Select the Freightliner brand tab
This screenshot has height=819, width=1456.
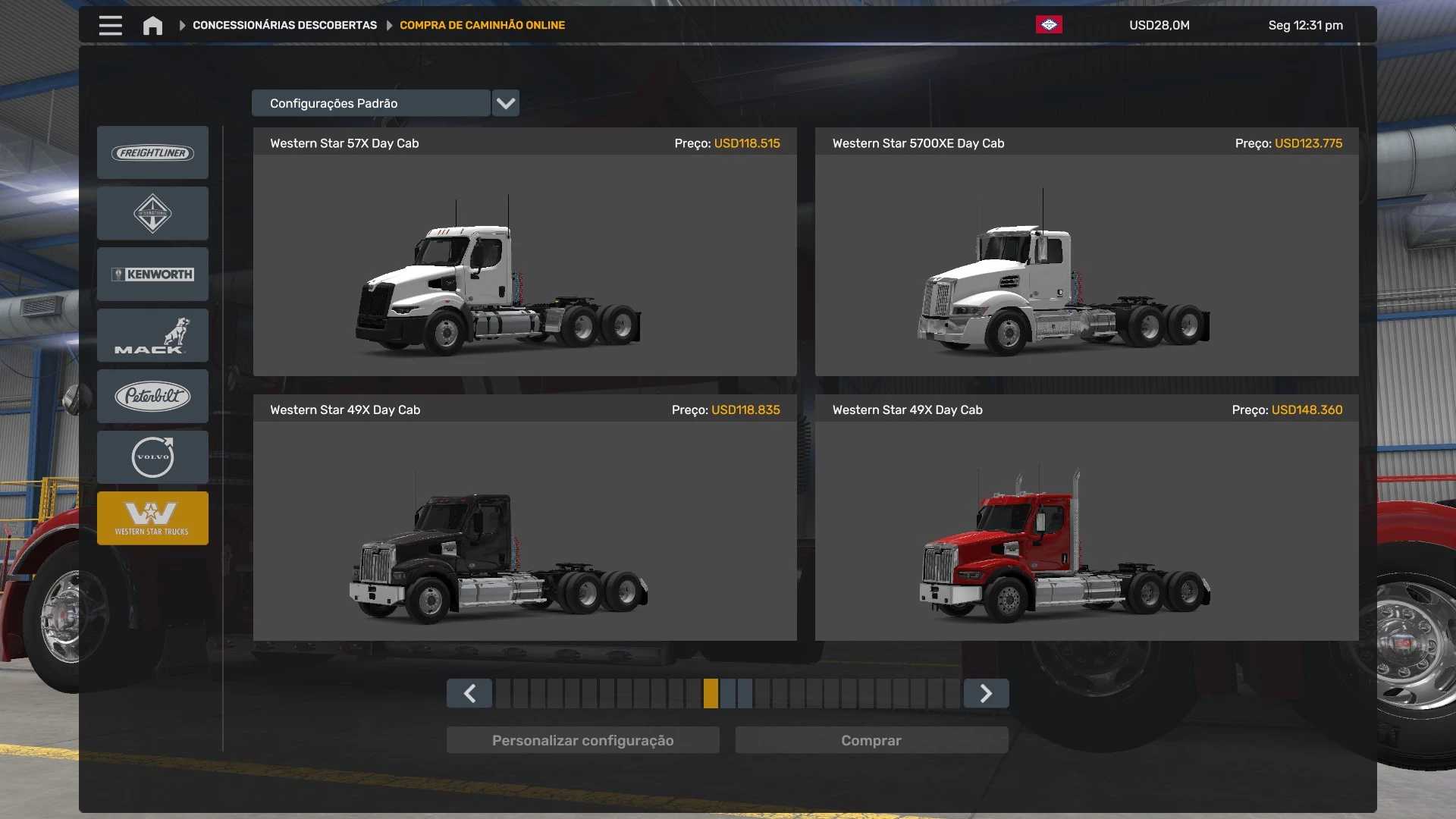coord(152,153)
